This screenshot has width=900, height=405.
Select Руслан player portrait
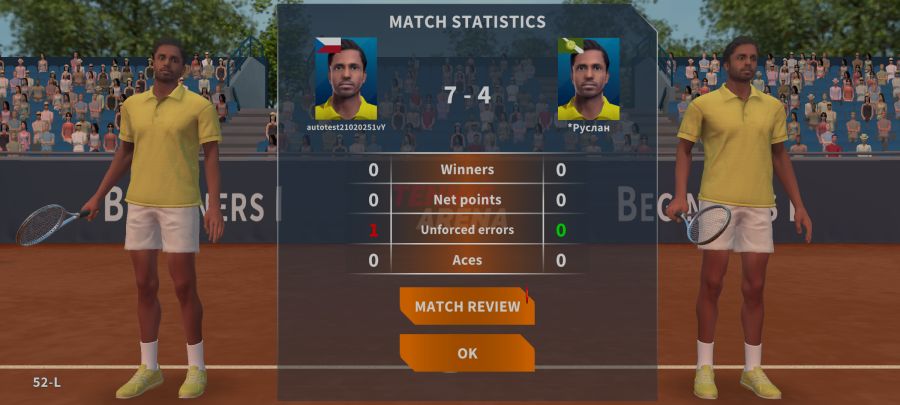coord(588,79)
